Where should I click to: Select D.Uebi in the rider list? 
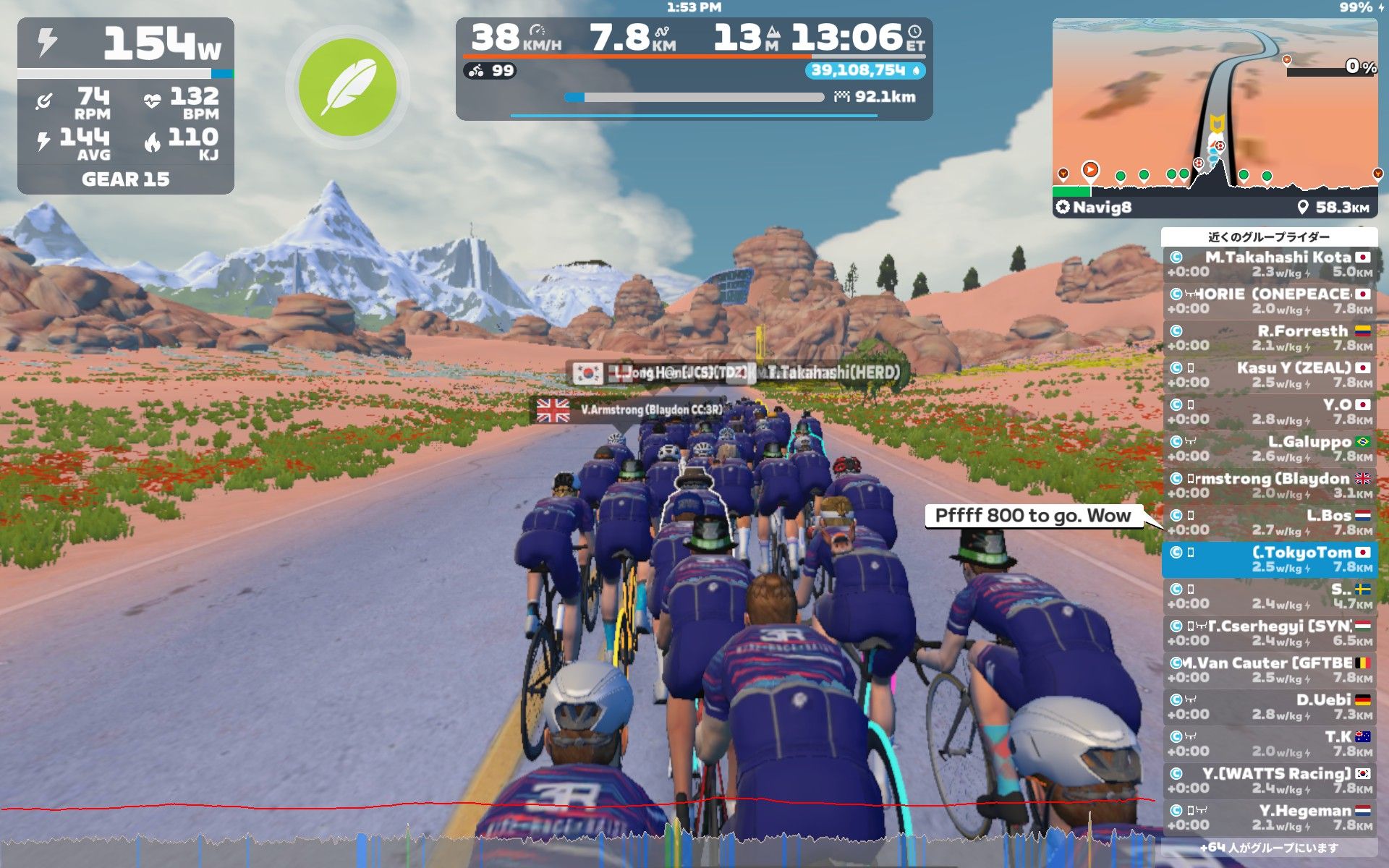[1270, 707]
